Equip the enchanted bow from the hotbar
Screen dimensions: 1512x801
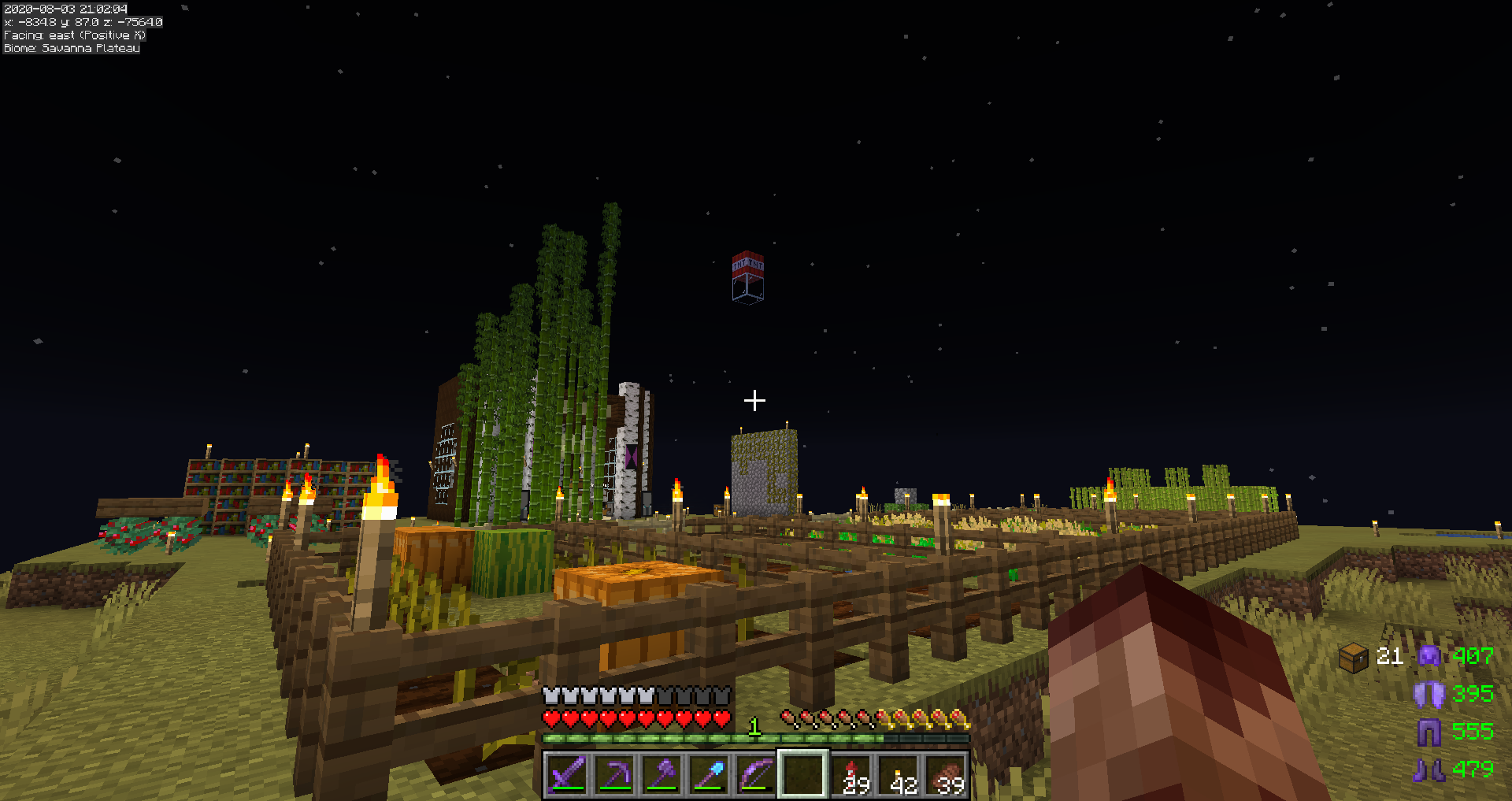[x=756, y=774]
